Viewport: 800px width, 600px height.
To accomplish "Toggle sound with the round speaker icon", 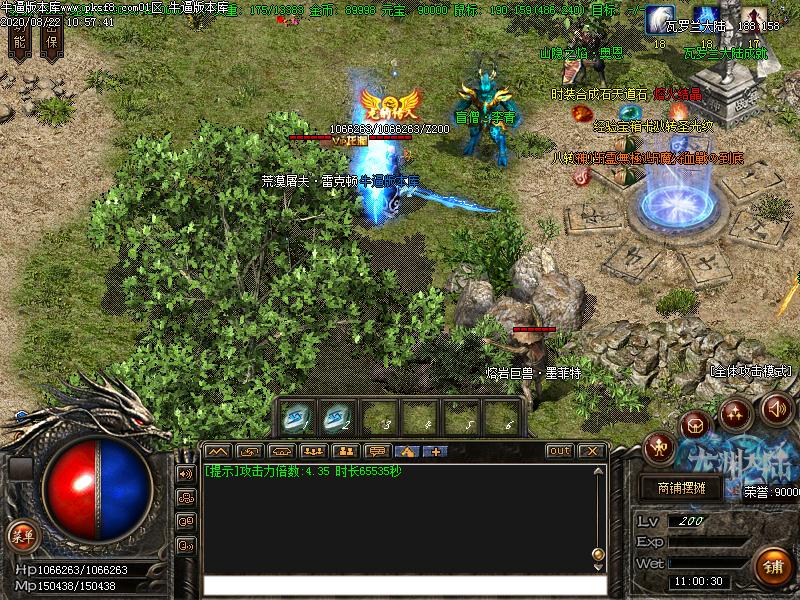I will [777, 408].
